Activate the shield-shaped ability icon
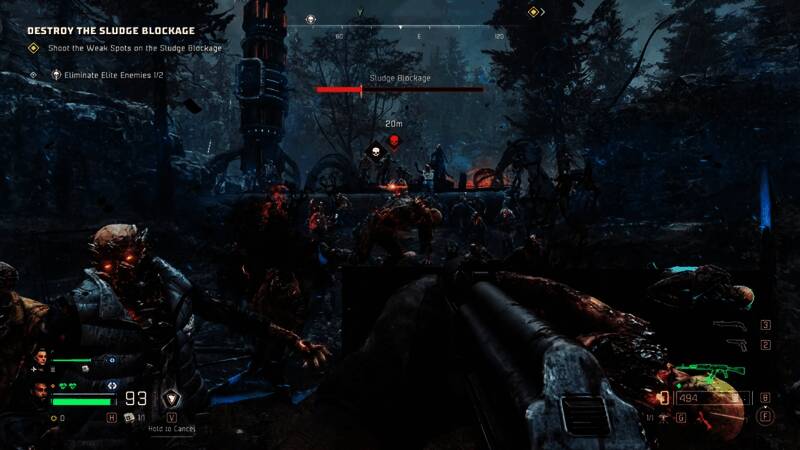The image size is (800, 450). coord(172,399)
